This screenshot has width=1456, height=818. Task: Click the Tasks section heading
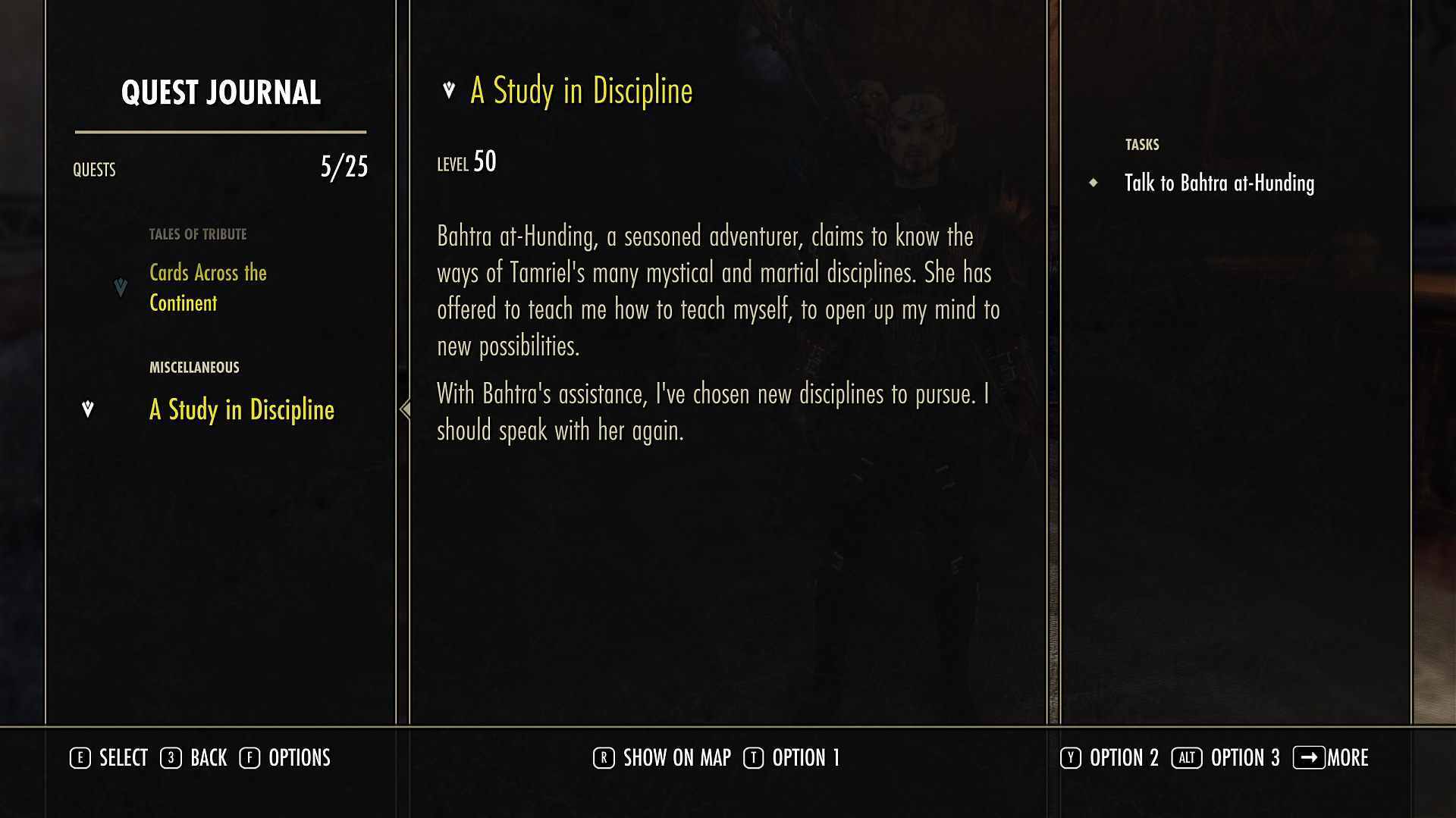1141,143
